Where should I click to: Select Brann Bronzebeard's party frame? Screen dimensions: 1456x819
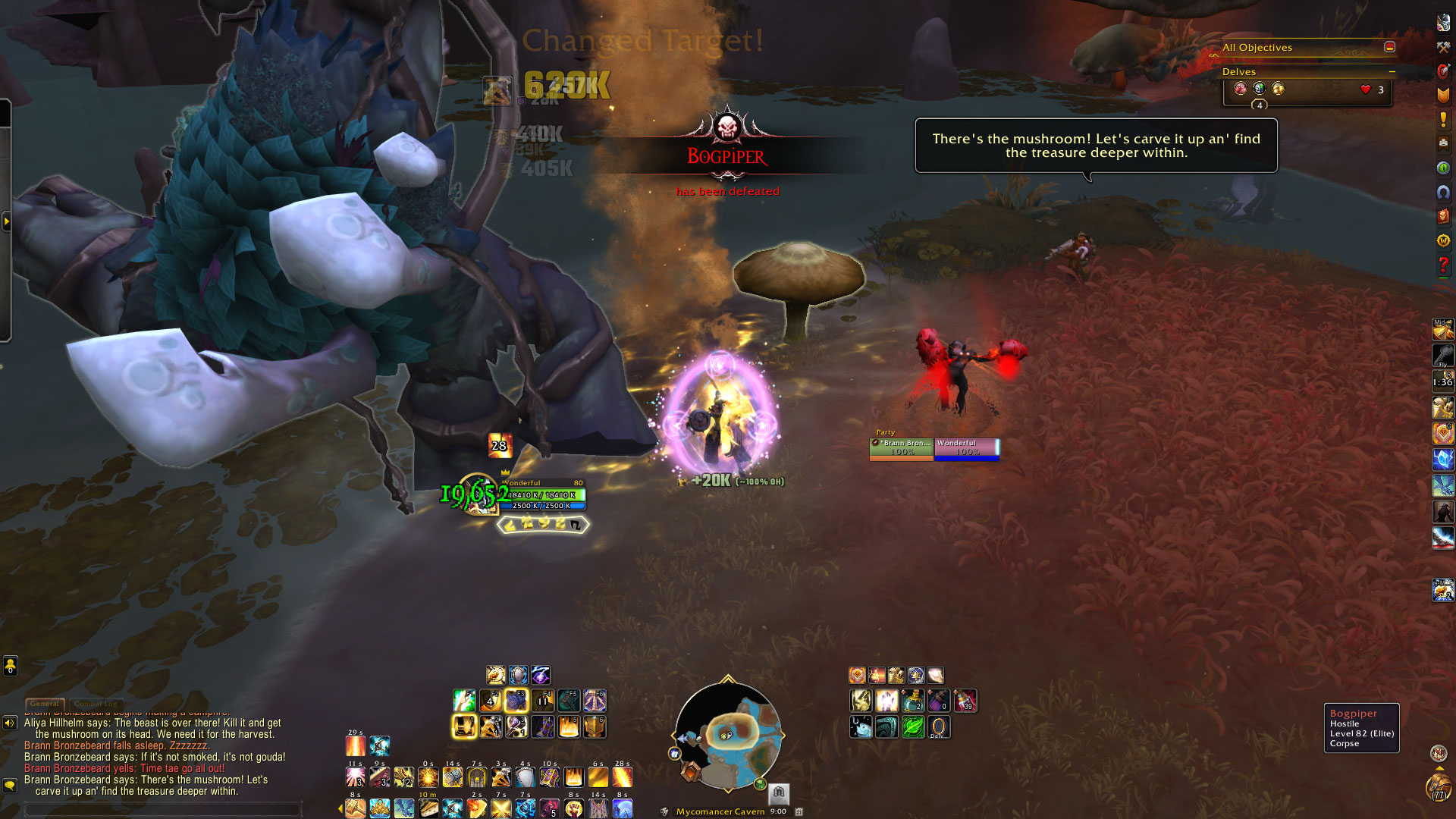901,448
